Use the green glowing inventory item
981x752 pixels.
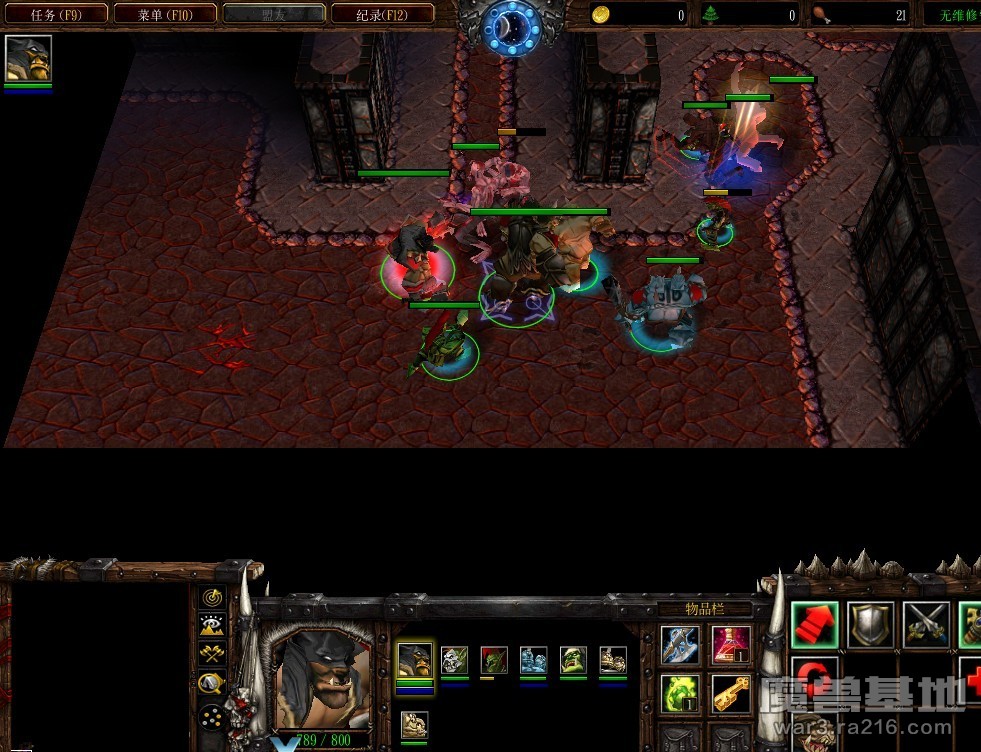pyautogui.click(x=680, y=693)
